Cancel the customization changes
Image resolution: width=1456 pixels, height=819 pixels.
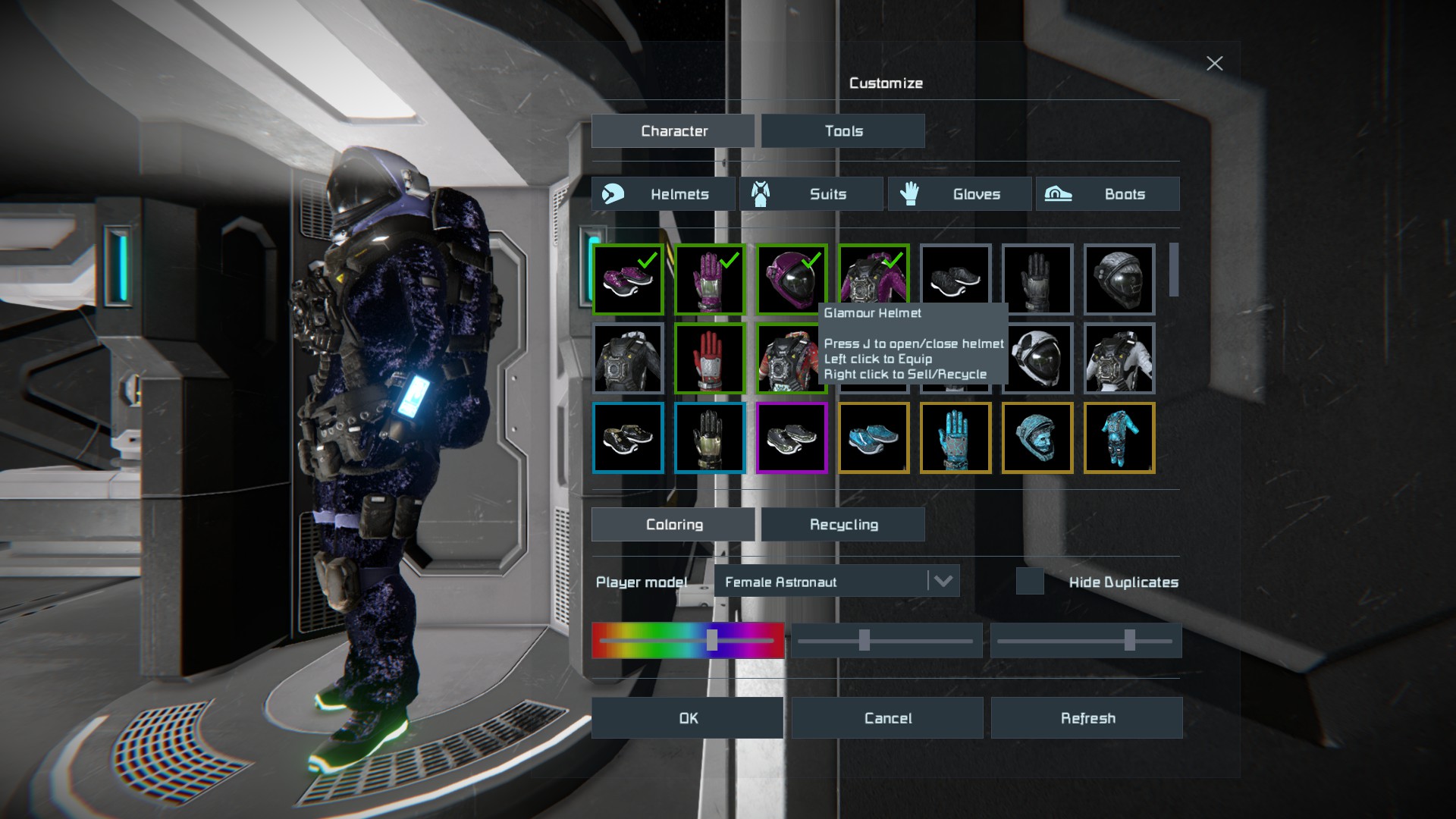click(887, 718)
